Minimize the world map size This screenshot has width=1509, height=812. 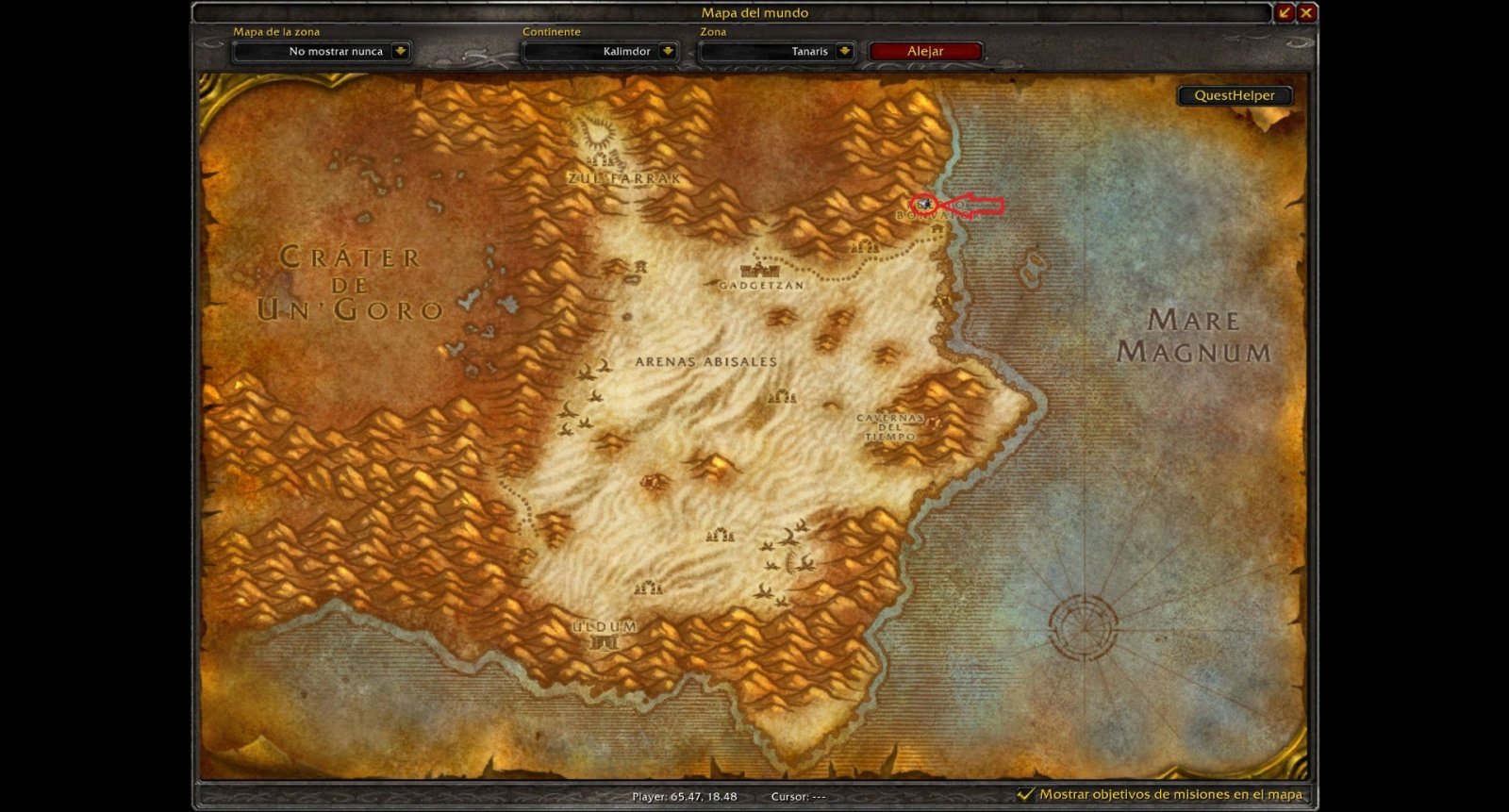click(x=1285, y=13)
